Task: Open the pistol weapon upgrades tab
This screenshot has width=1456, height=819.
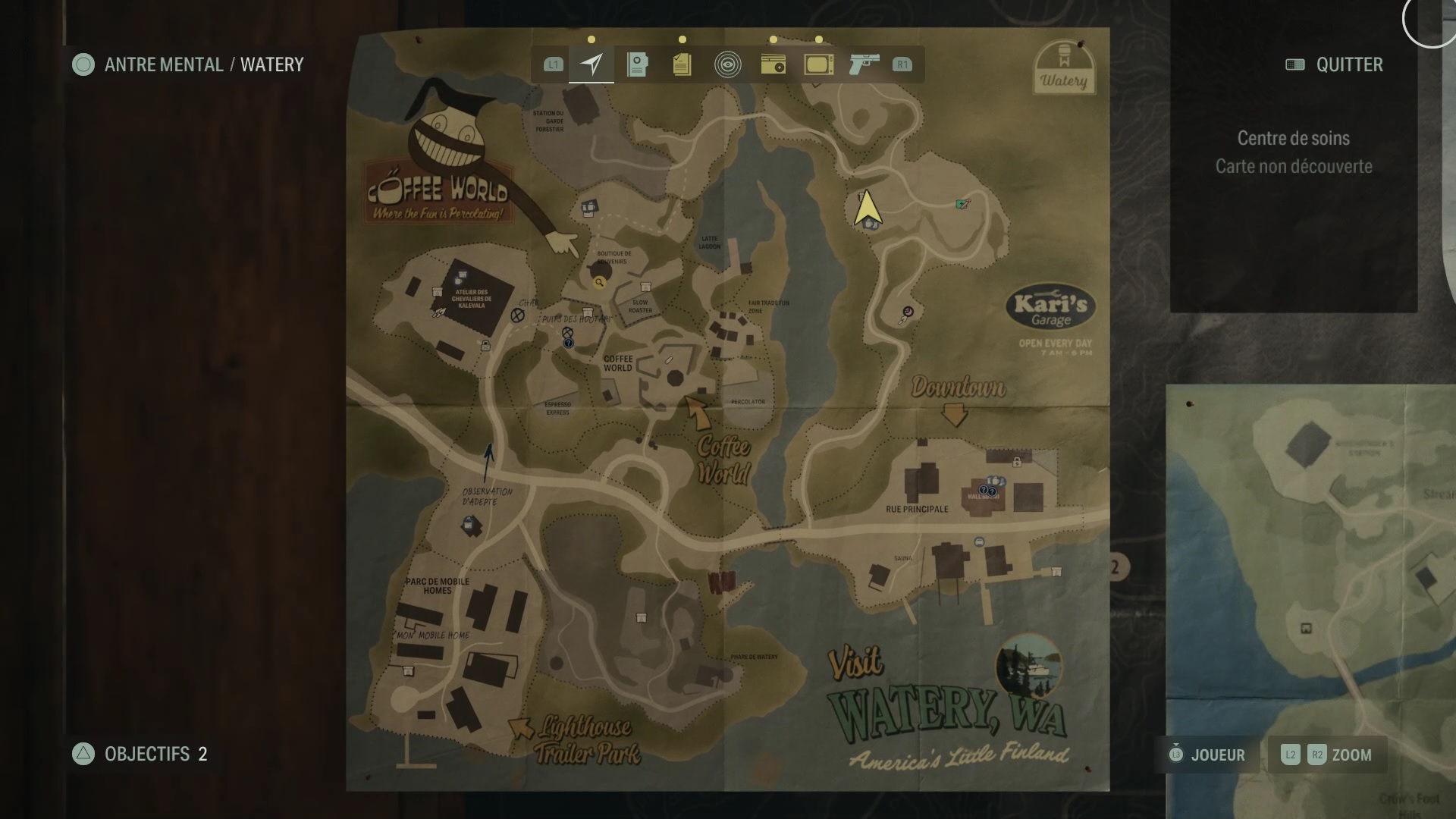Action: point(864,64)
